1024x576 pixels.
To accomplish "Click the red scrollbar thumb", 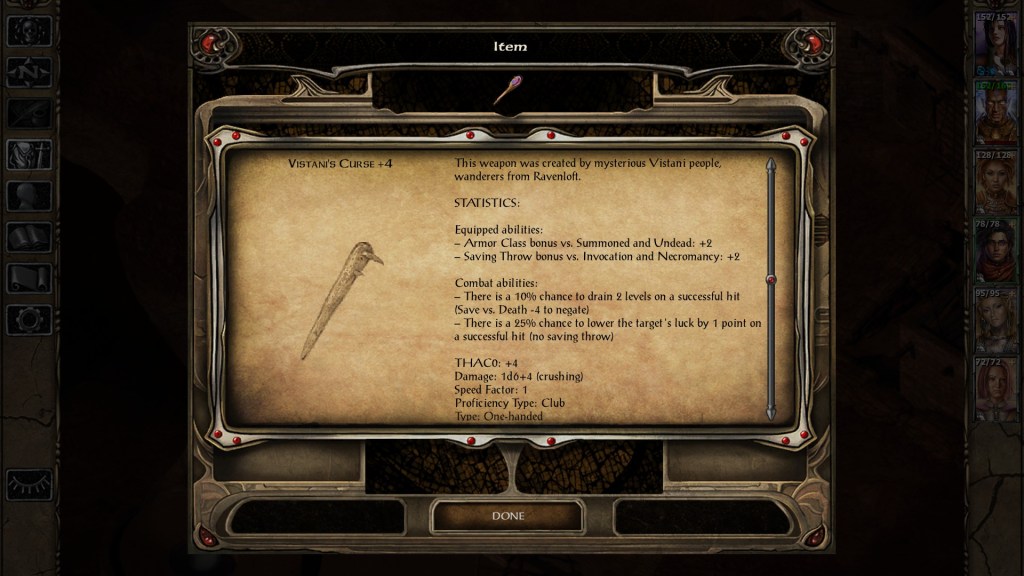I will coord(771,280).
